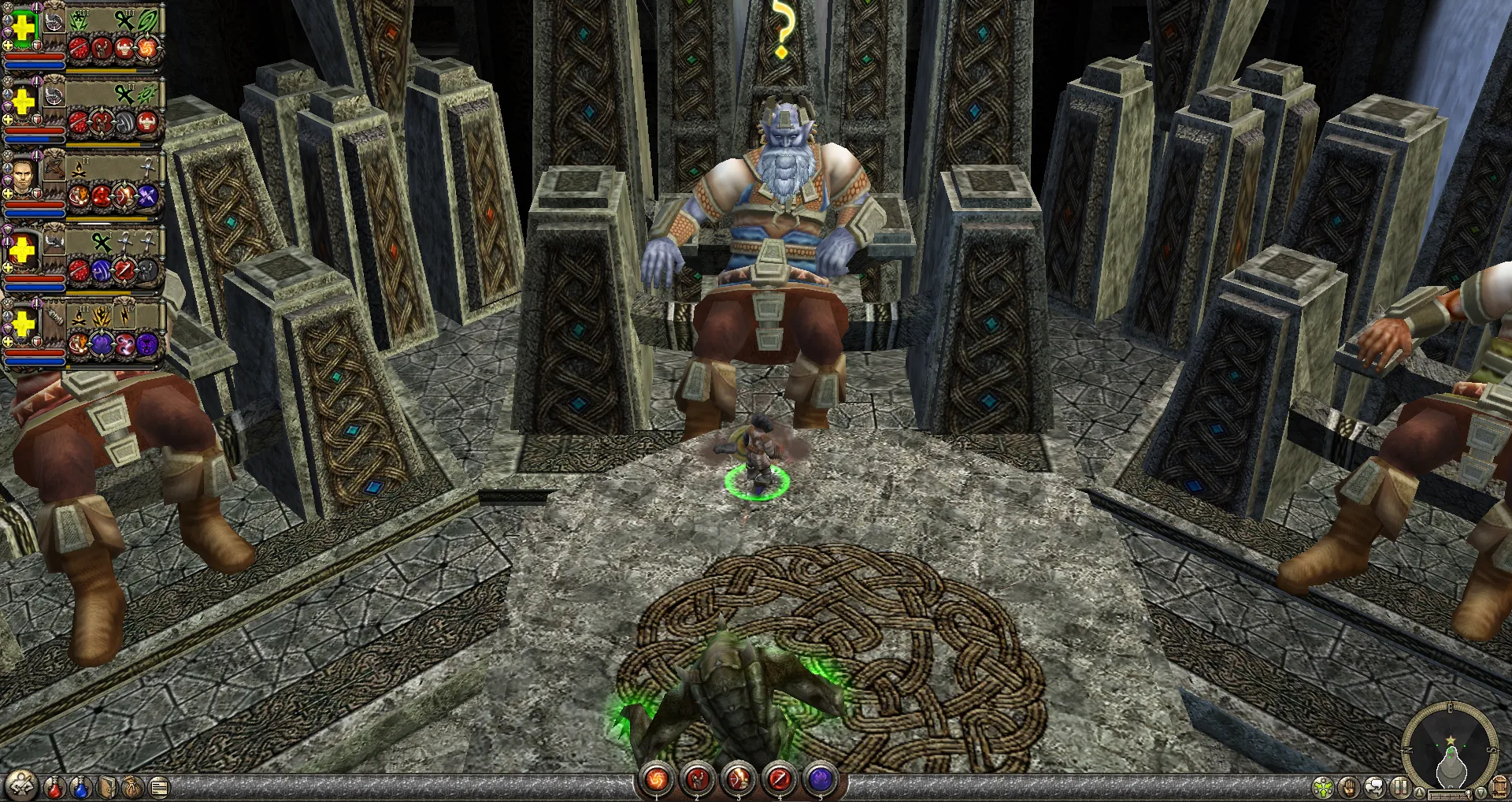Use the blue mana potion button
The height and width of the screenshot is (802, 1512).
coord(80,786)
